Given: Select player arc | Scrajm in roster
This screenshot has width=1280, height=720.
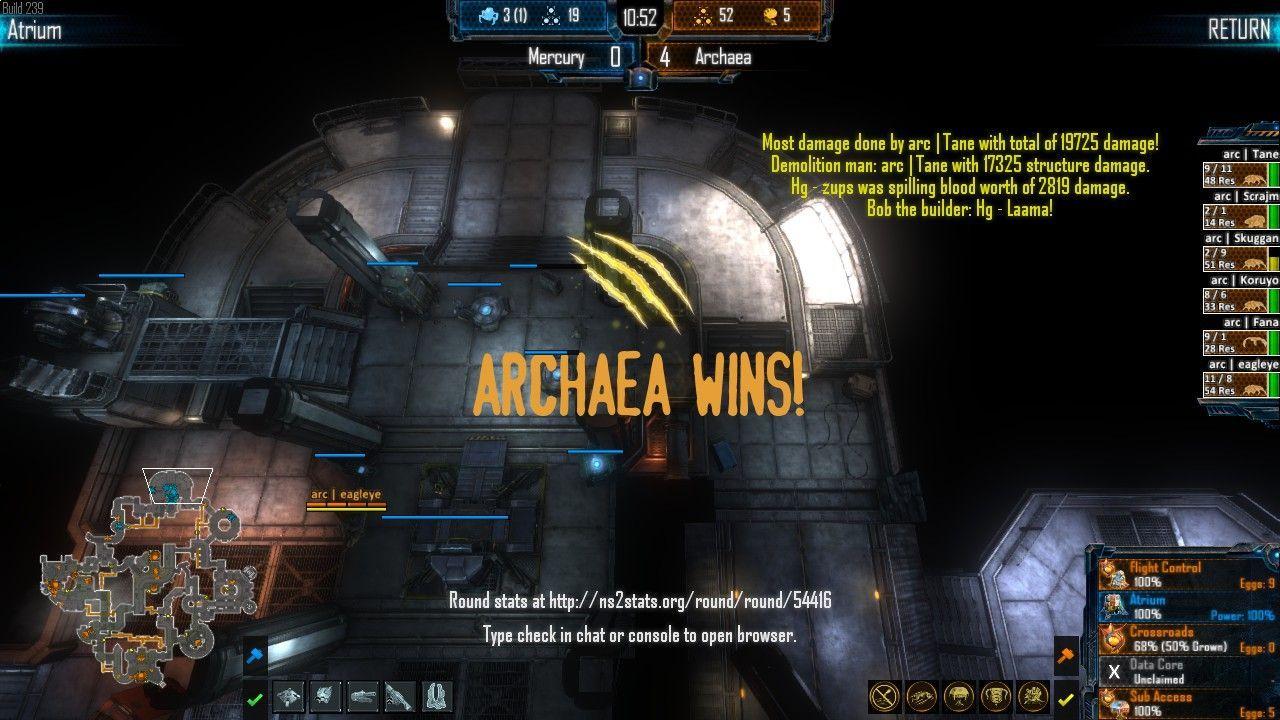Looking at the screenshot, I should [1241, 211].
